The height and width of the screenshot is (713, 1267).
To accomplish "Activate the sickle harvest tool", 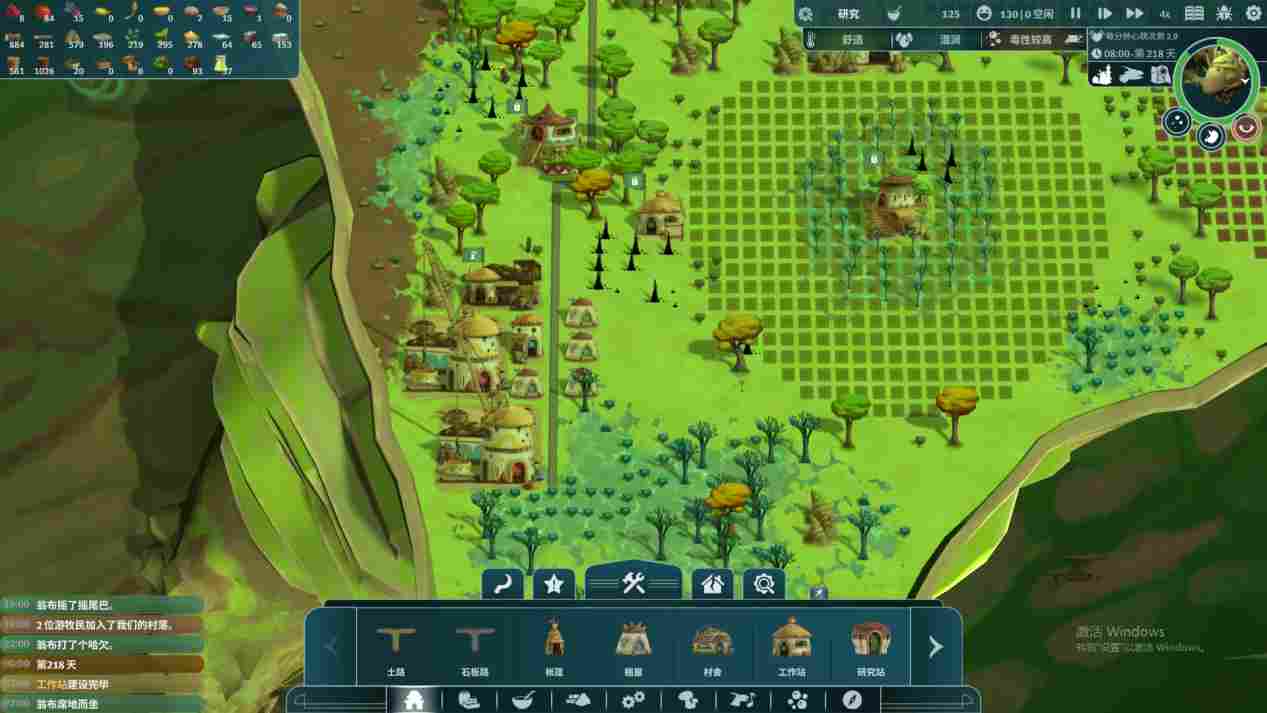I will [x=502, y=584].
